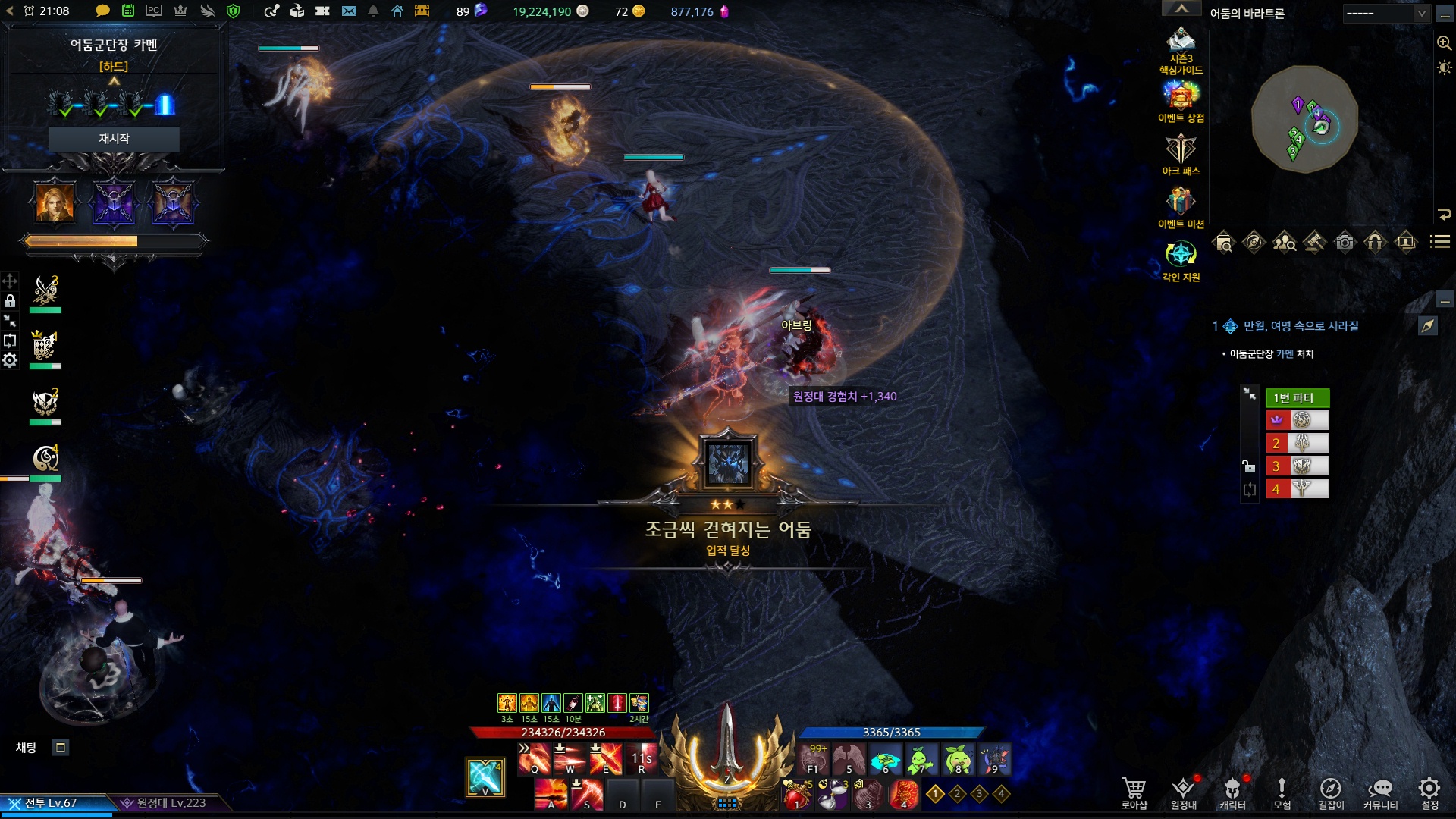The height and width of the screenshot is (819, 1456).
Task: Open the 커뮤니티 community menu
Action: pos(1380,792)
